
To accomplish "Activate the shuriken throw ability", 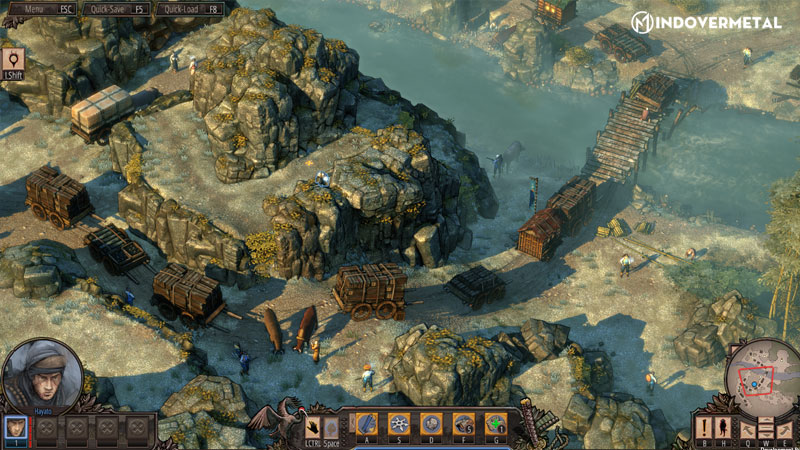I will click(398, 423).
